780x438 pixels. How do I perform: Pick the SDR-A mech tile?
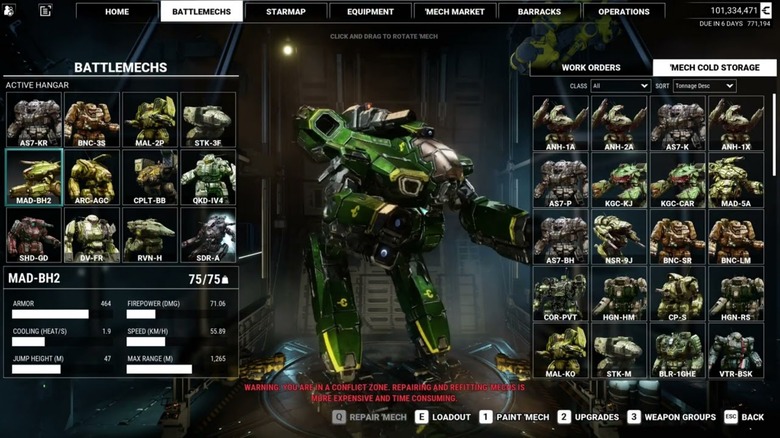[x=207, y=234]
